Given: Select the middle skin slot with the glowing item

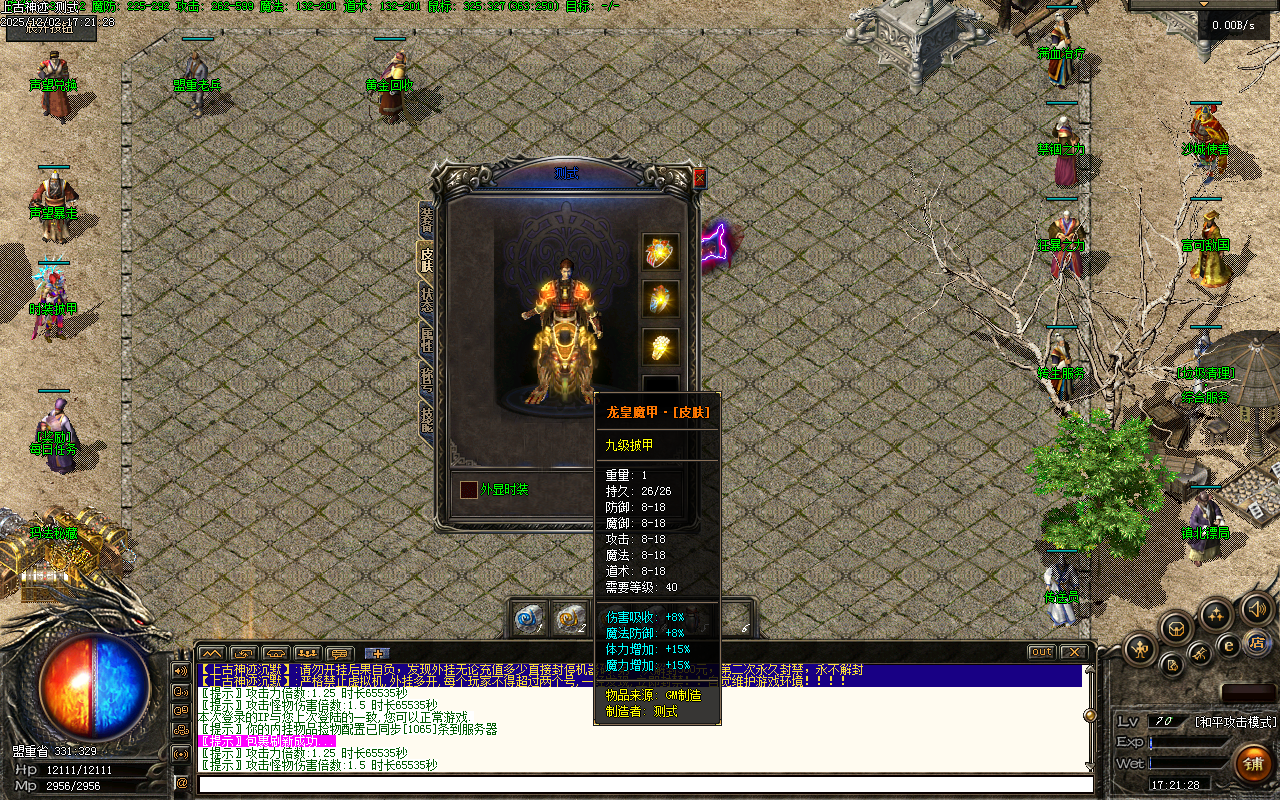Looking at the screenshot, I should pos(660,299).
